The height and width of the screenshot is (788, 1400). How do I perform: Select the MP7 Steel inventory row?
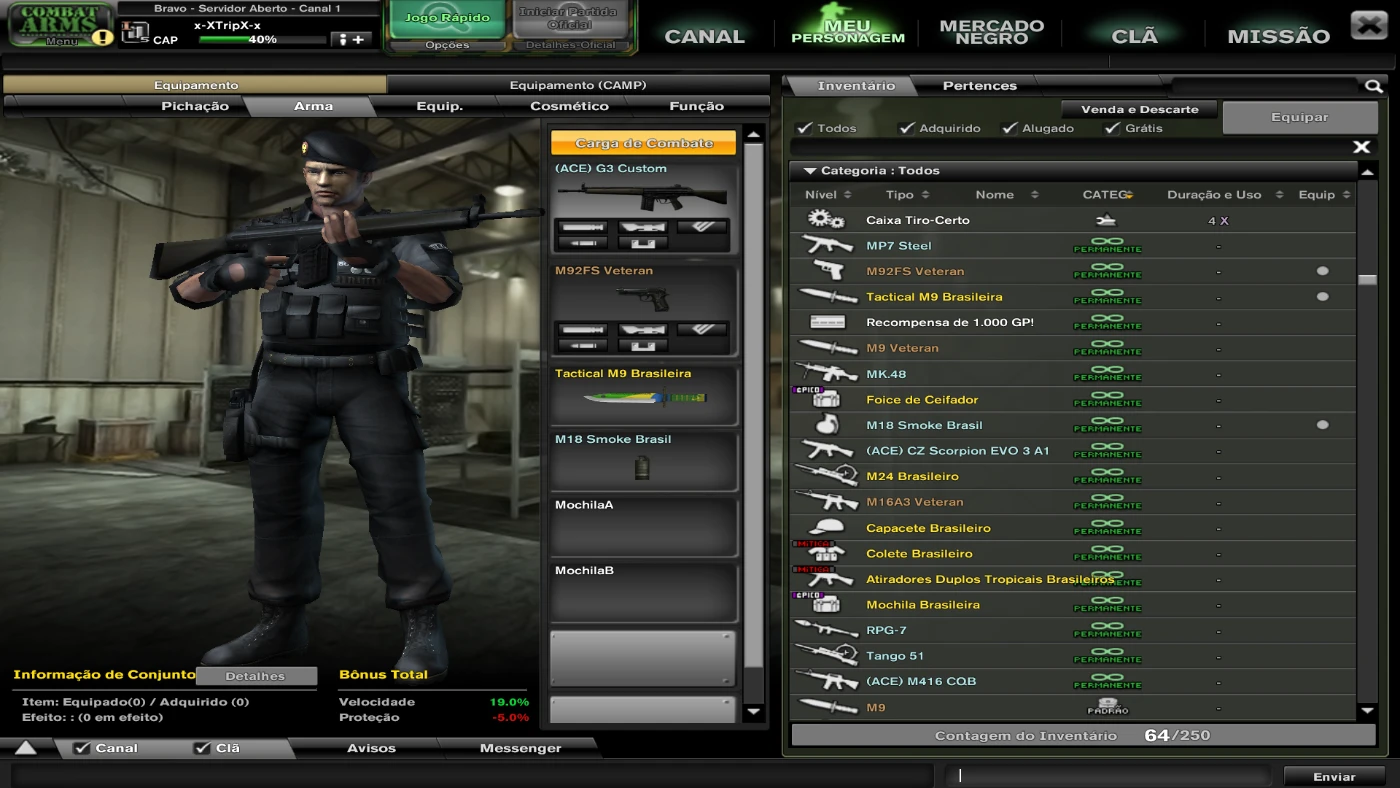click(898, 246)
